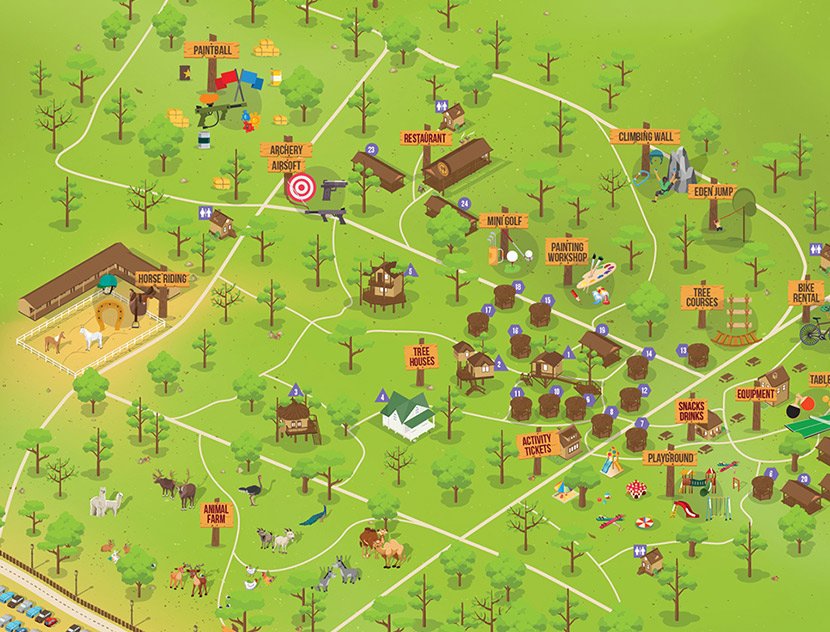Select the Tree Courses signpost
Image resolution: width=830 pixels, height=632 pixels.
701,297
